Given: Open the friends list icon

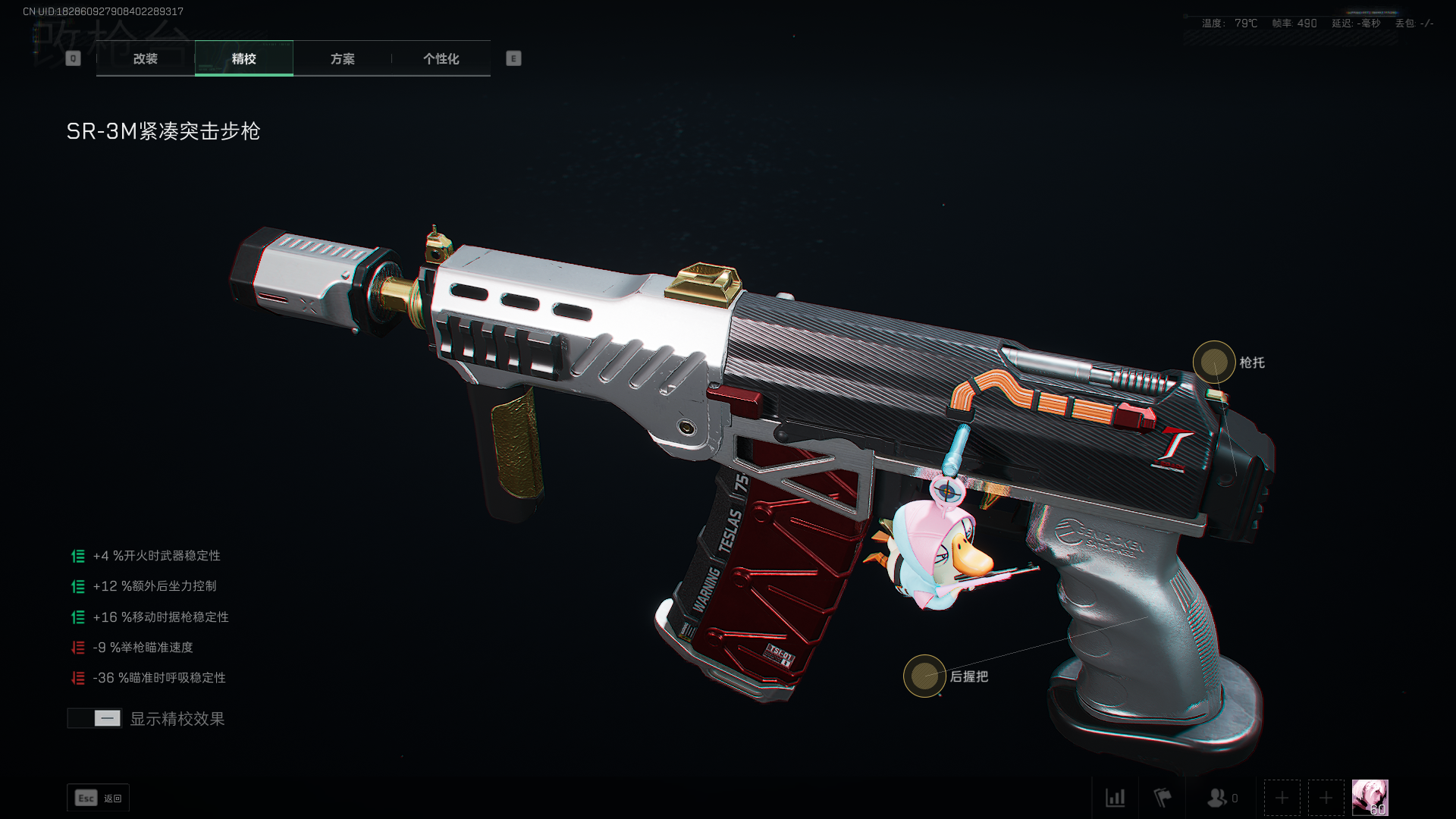Looking at the screenshot, I should pos(1218,798).
